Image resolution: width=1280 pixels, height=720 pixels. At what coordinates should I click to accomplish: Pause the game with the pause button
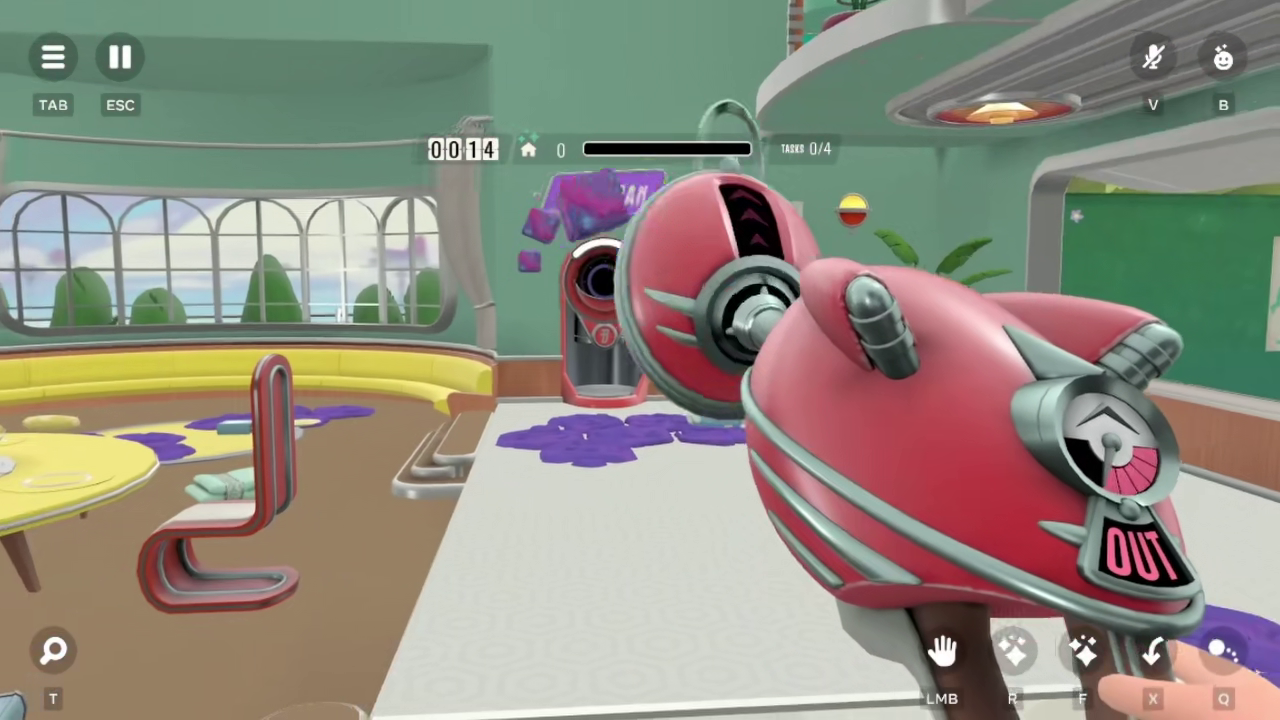click(x=120, y=57)
